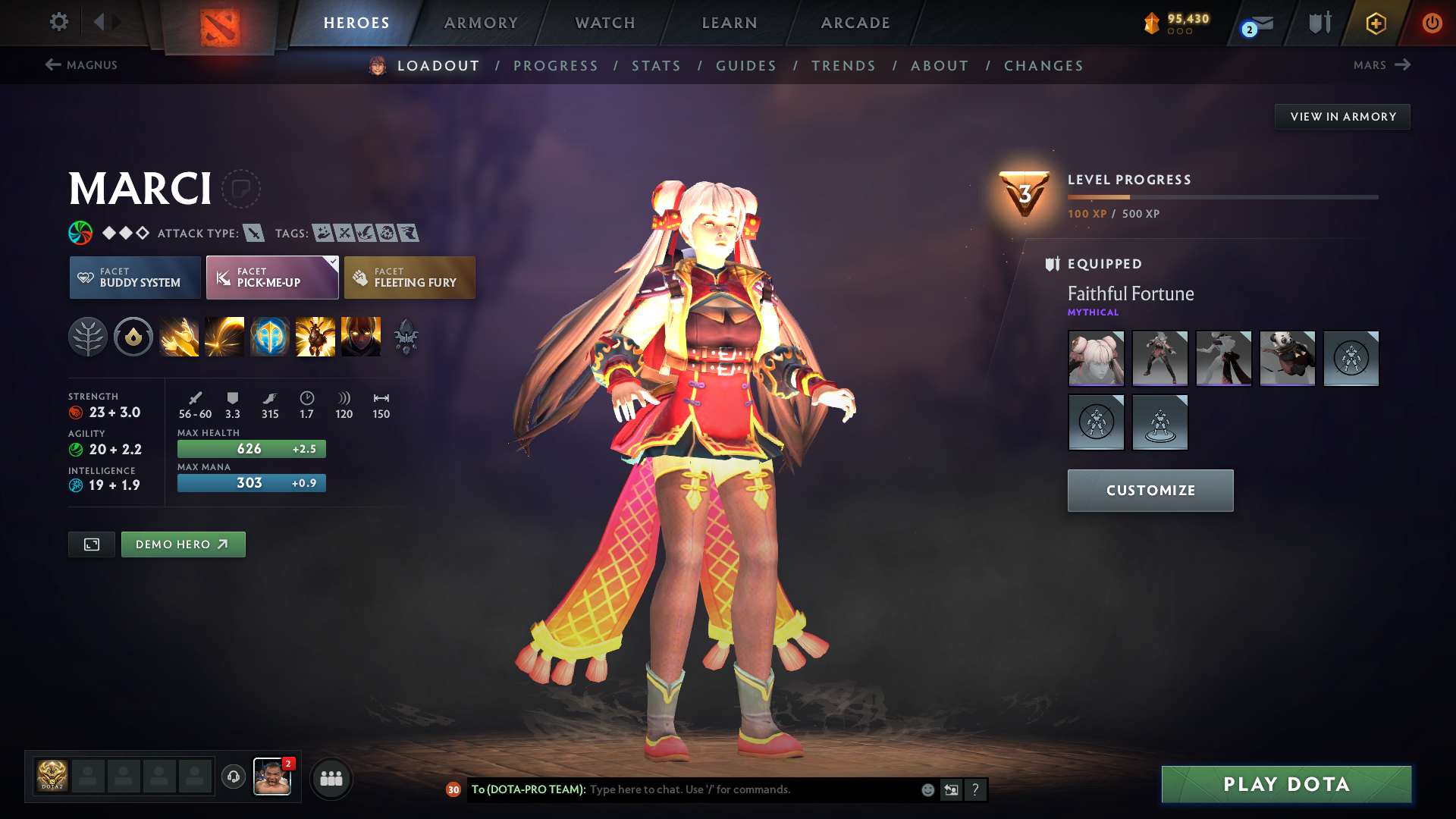Open the settings gear menu

click(x=59, y=22)
